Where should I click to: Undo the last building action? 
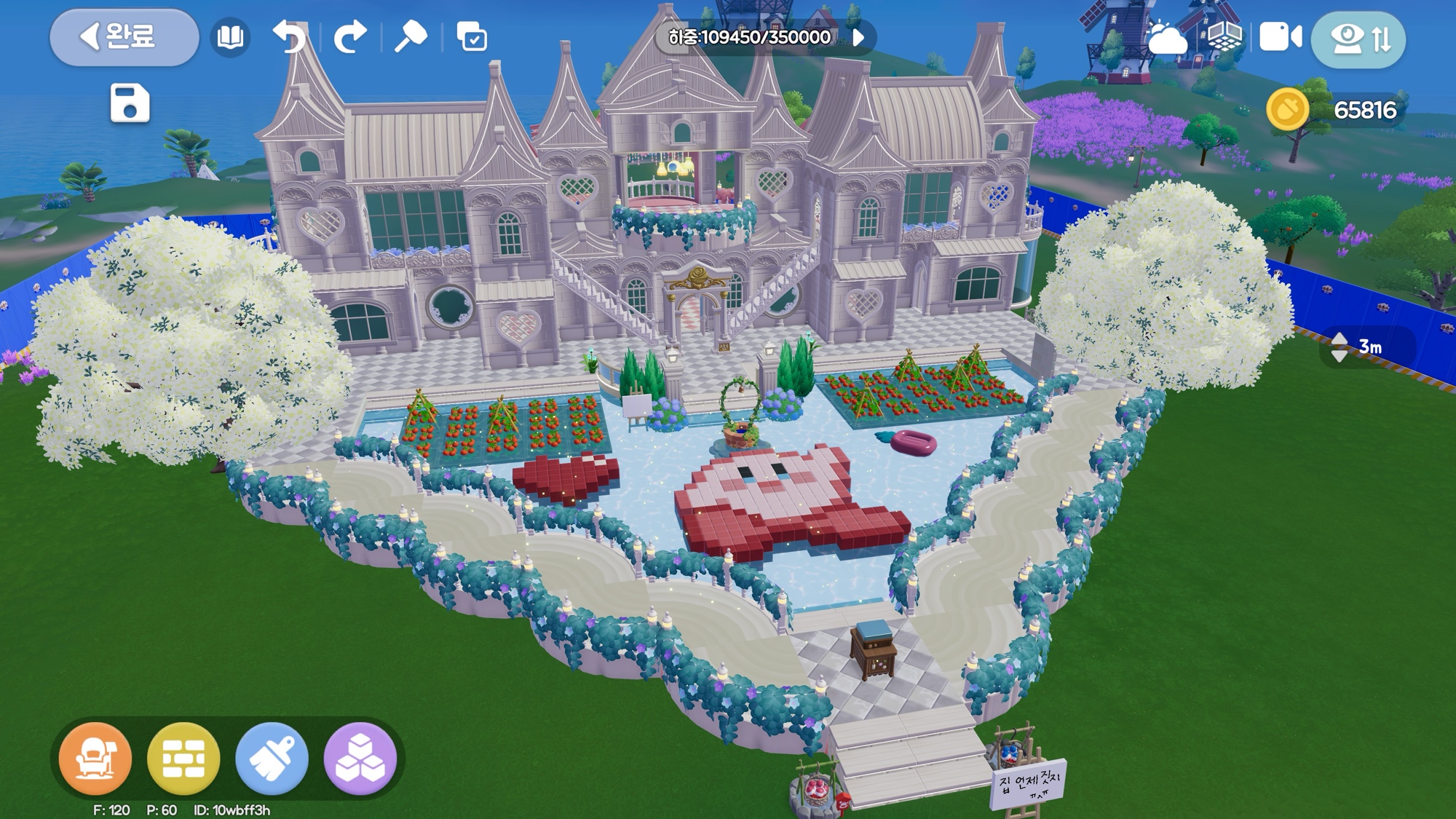tap(289, 37)
